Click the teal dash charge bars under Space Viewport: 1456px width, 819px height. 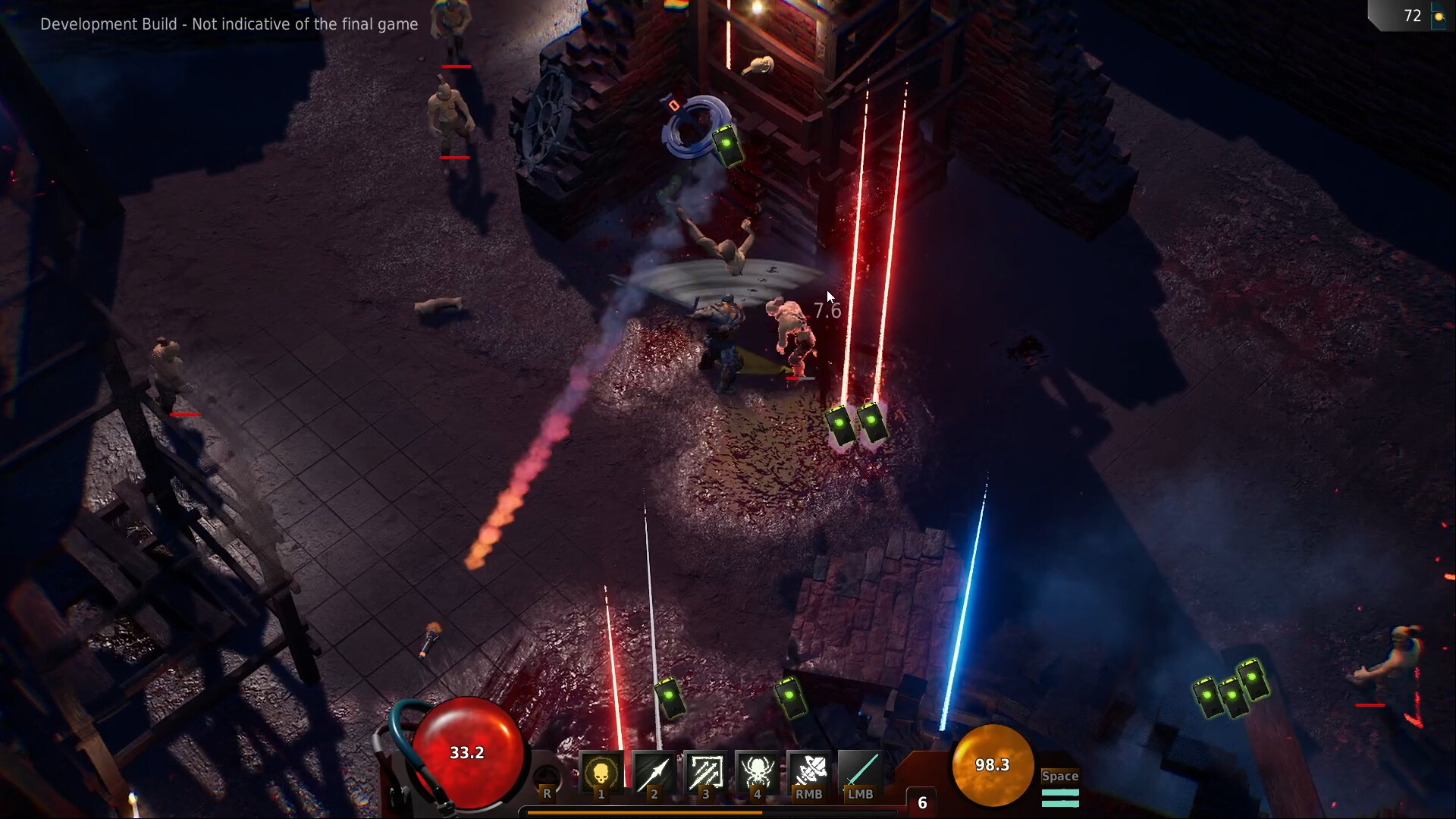tap(1060, 796)
